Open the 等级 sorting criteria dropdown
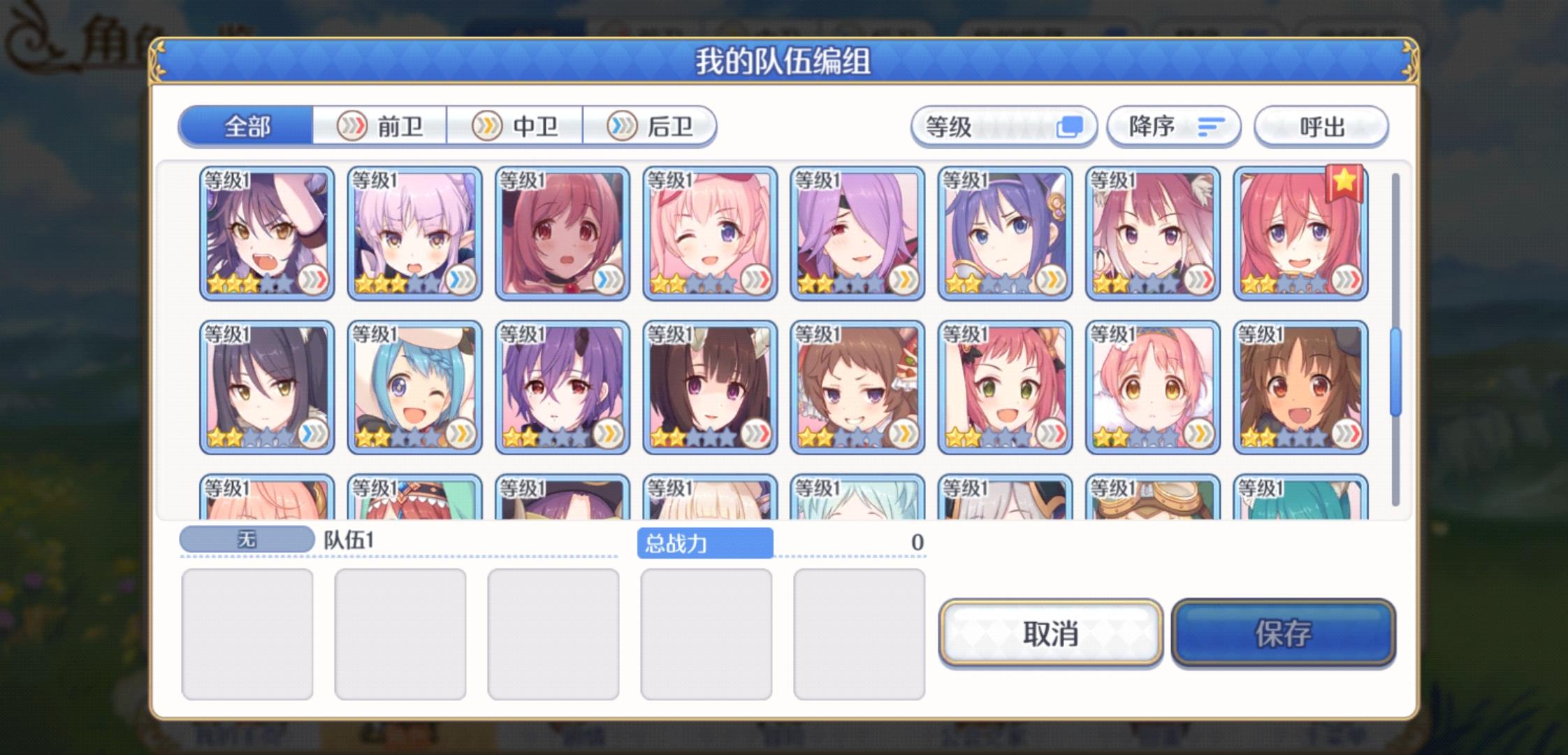This screenshot has width=1568, height=755. (1003, 127)
